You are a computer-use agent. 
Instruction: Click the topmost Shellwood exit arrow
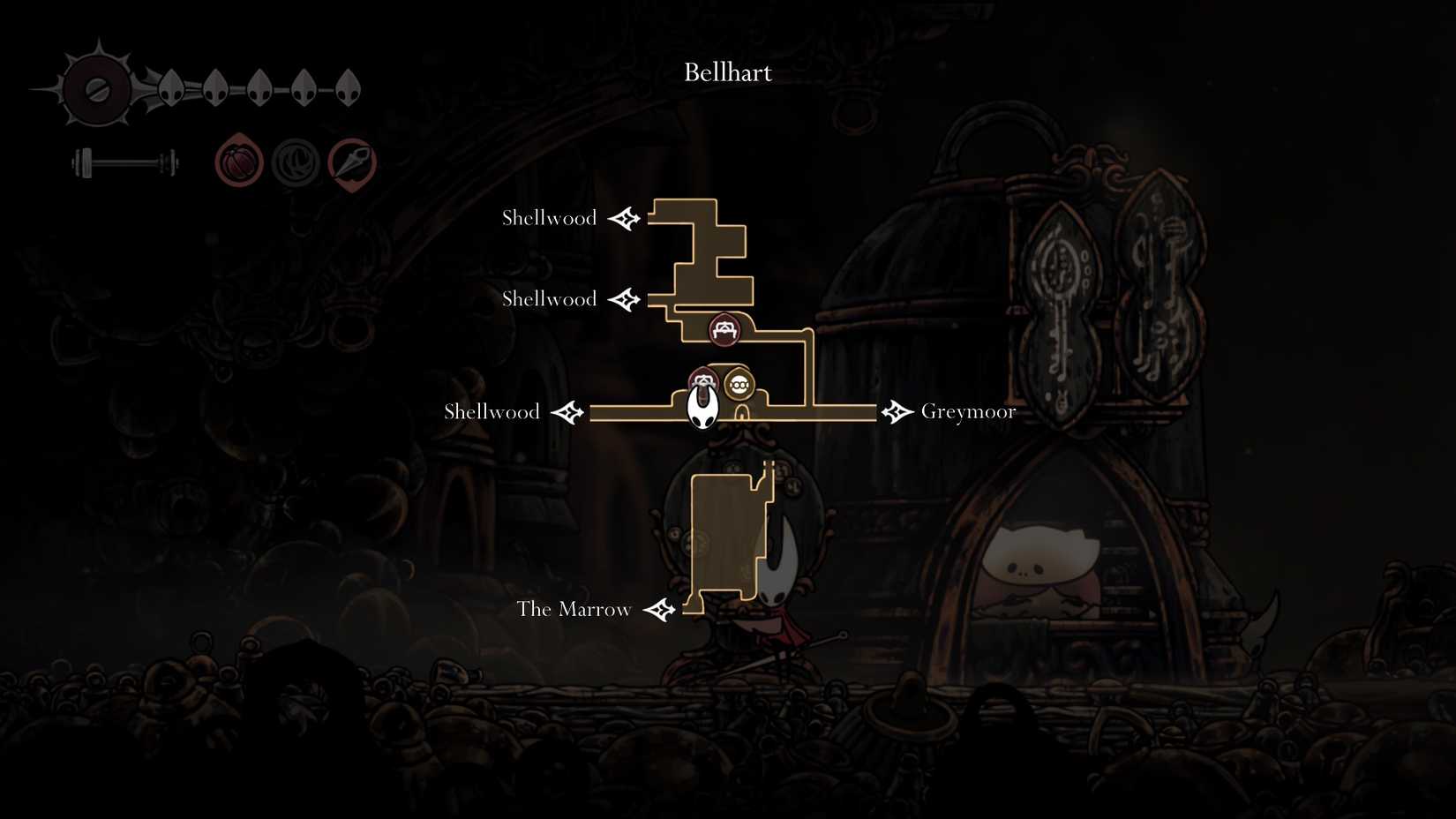coord(626,217)
